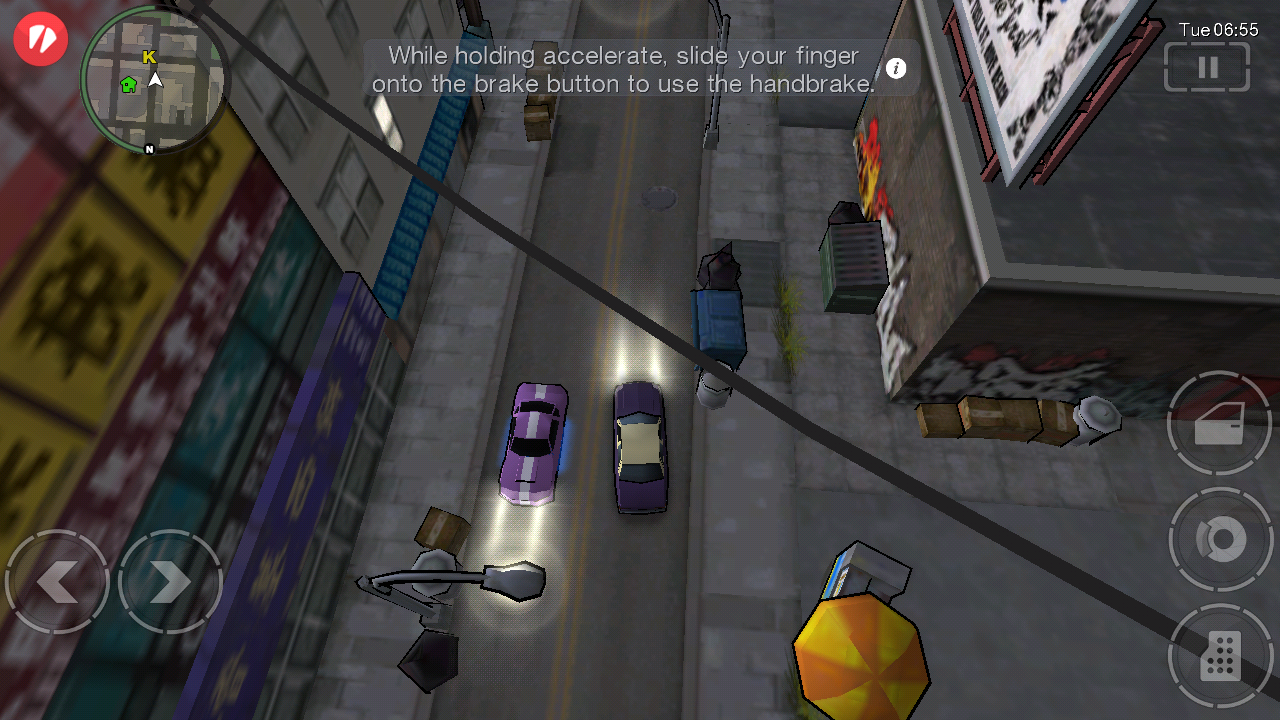Open the red recorder overlay icon
Image resolution: width=1280 pixels, height=720 pixels.
(41, 39)
